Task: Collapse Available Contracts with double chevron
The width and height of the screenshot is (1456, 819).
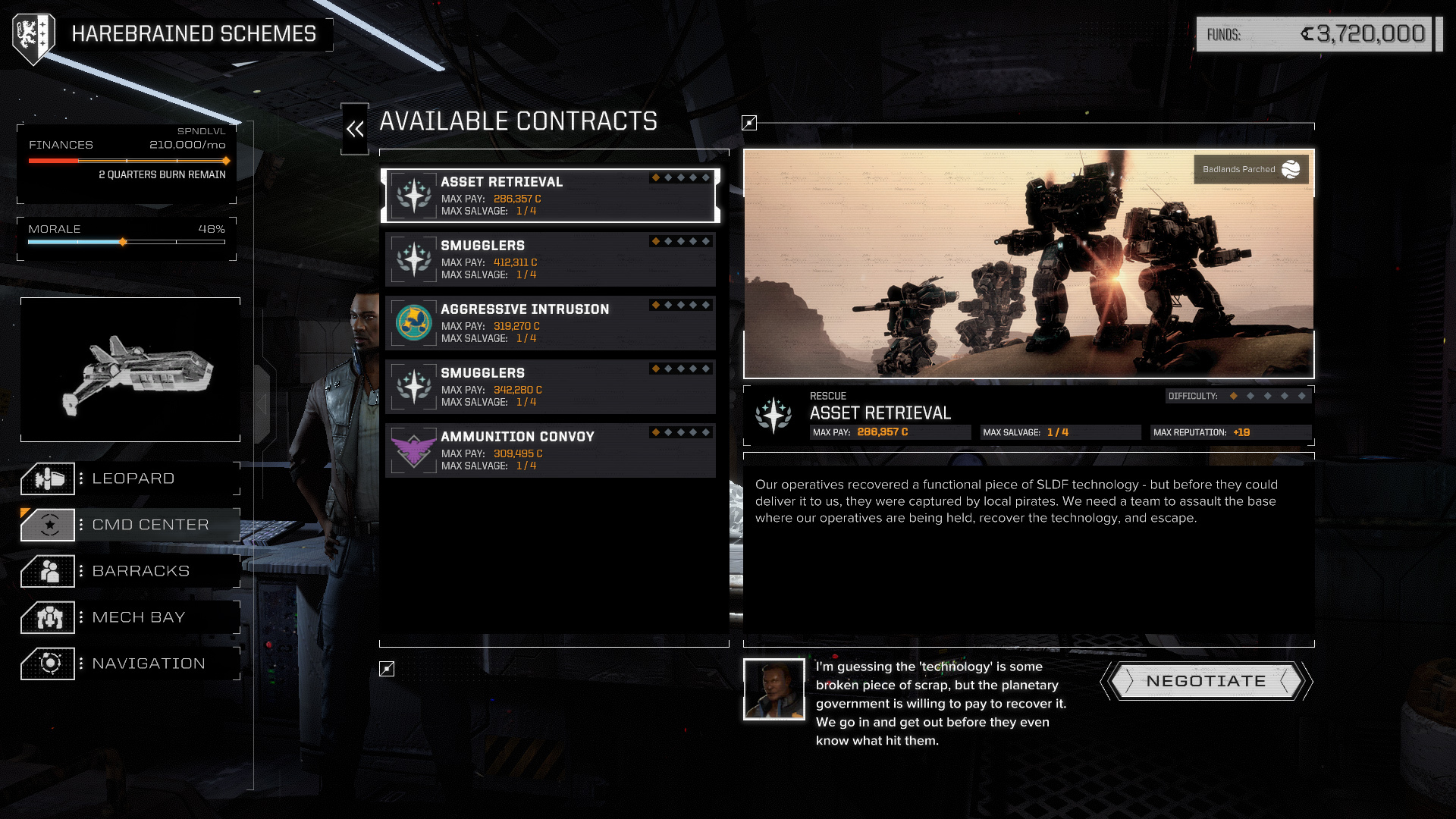Action: (354, 127)
